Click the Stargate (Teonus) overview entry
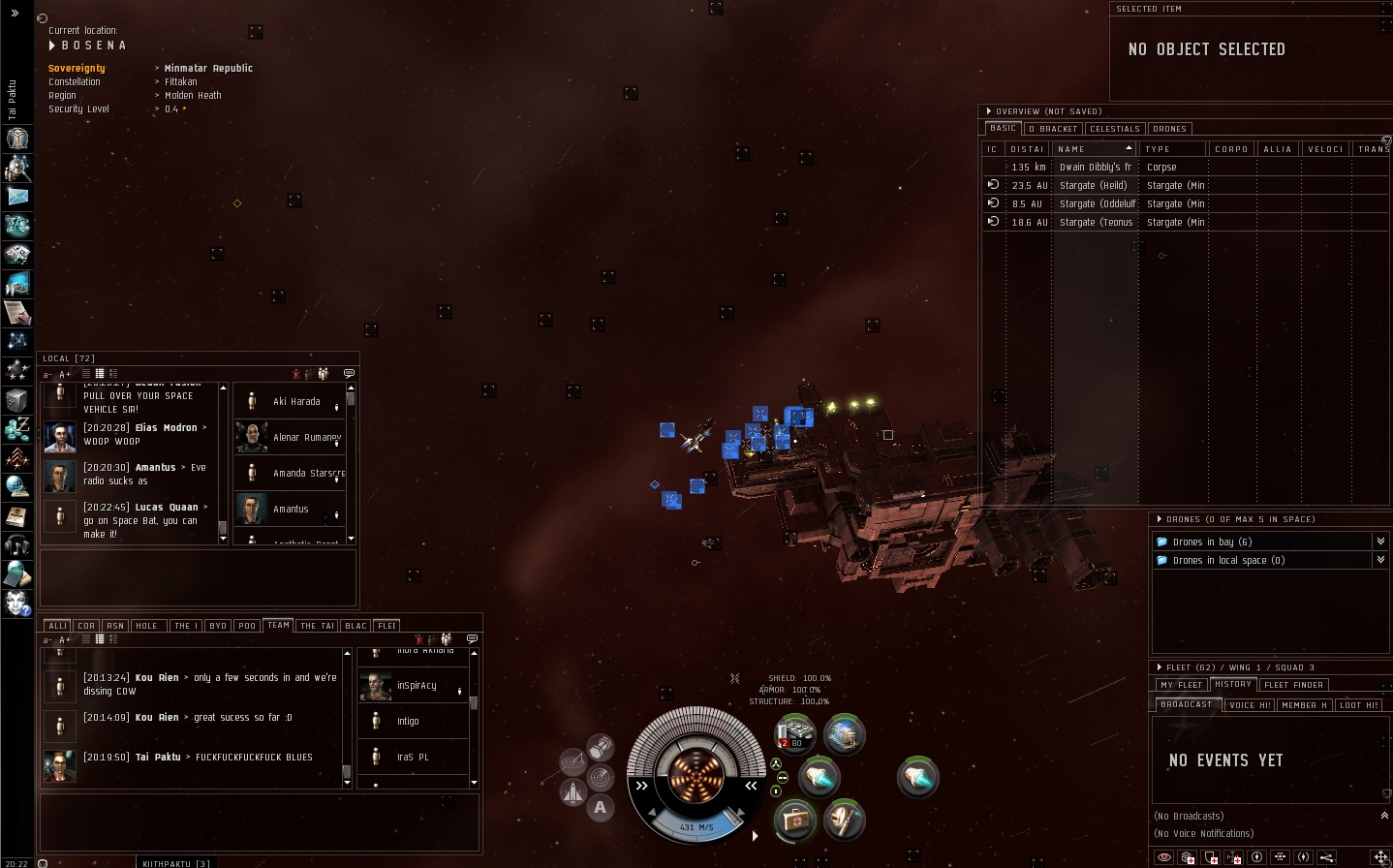The image size is (1393, 868). pyautogui.click(x=1096, y=222)
